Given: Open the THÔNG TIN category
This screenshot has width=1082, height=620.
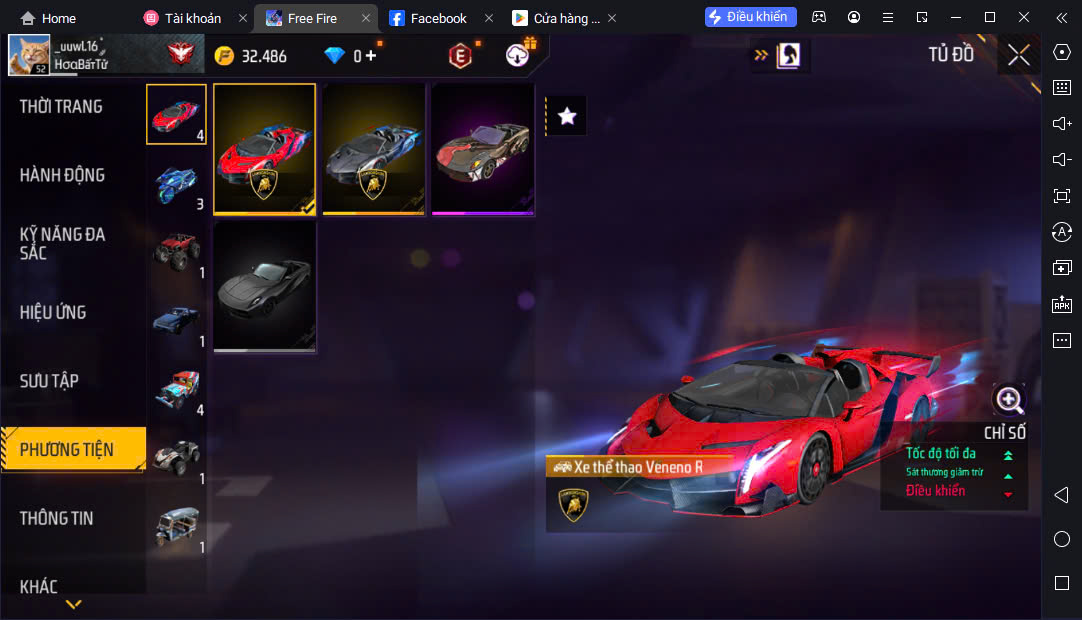Looking at the screenshot, I should pyautogui.click(x=56, y=518).
